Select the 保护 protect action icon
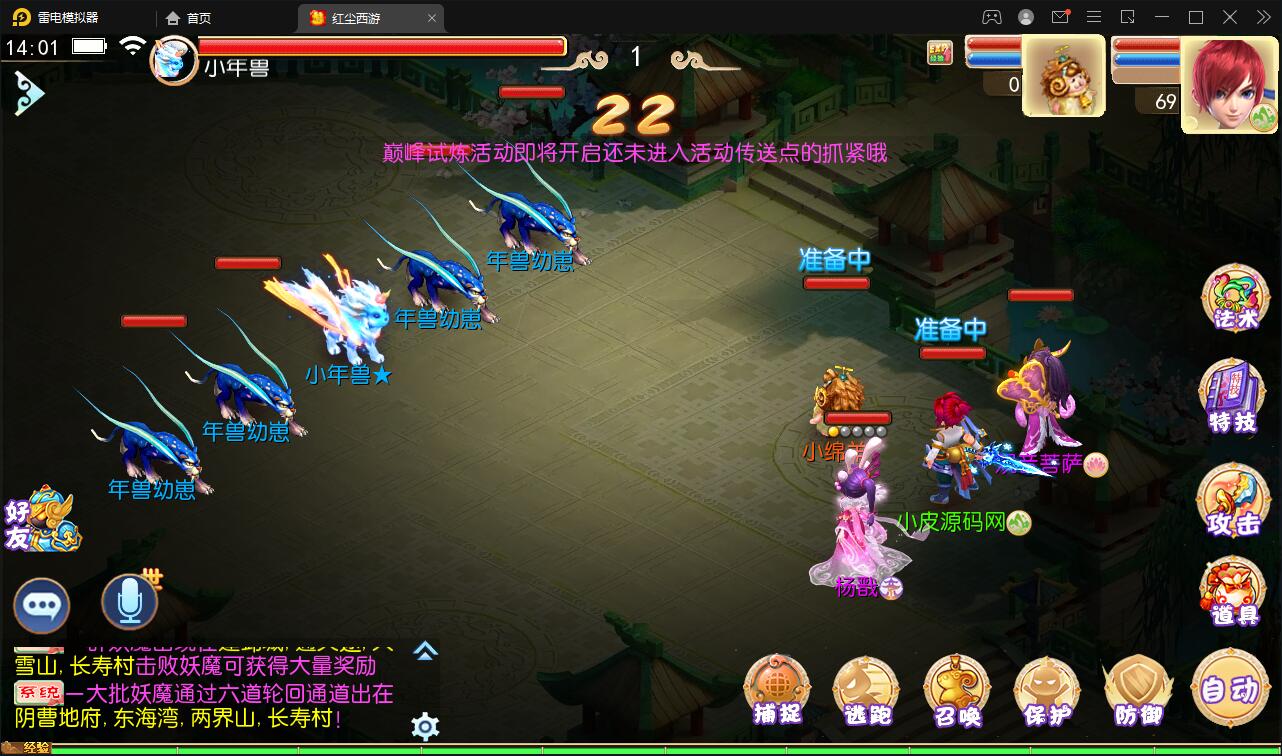This screenshot has height=756, width=1282. 1047,690
